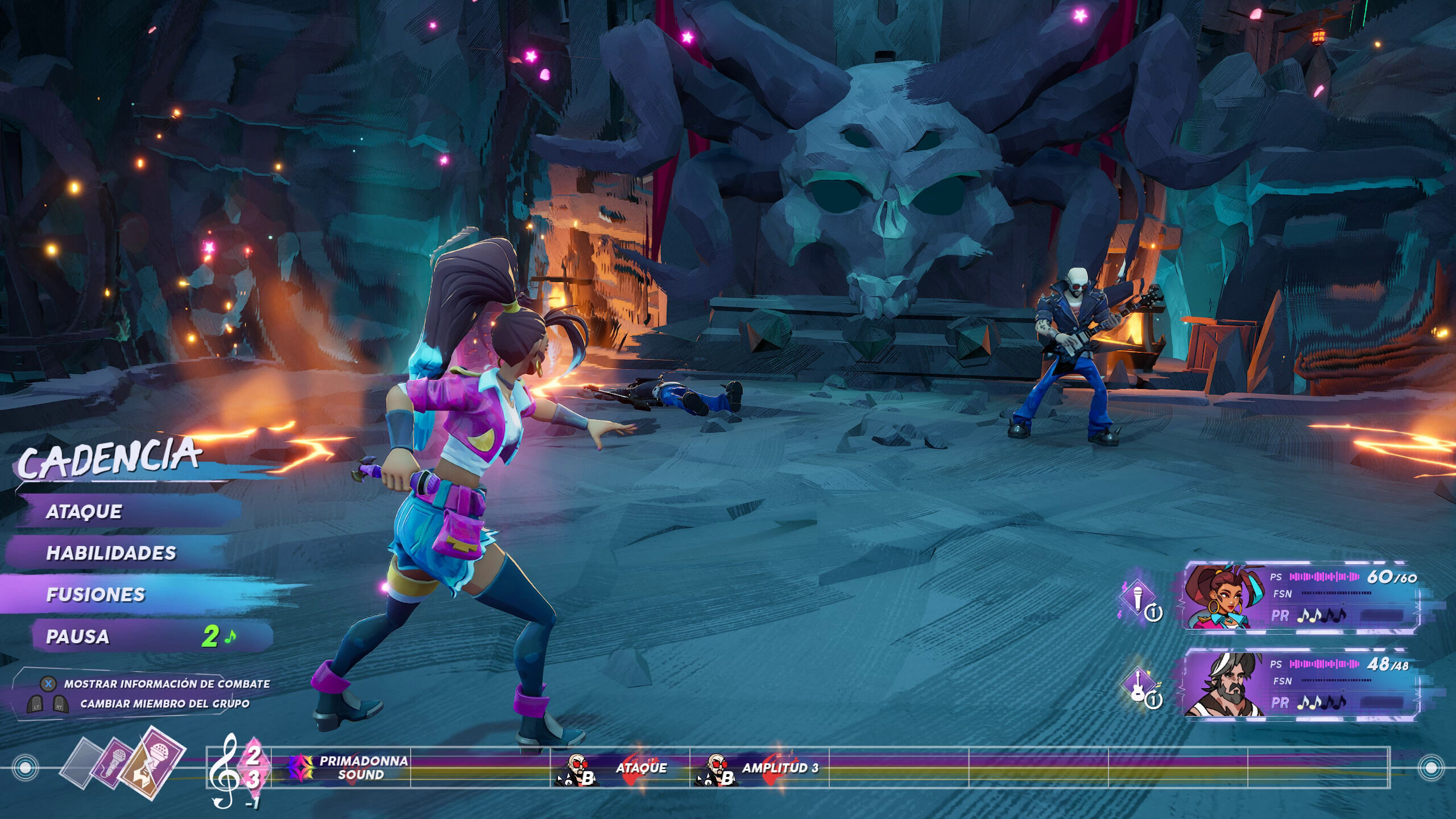This screenshot has width=1456, height=819.
Task: Choose the FUSIONES option
Action: [96, 594]
